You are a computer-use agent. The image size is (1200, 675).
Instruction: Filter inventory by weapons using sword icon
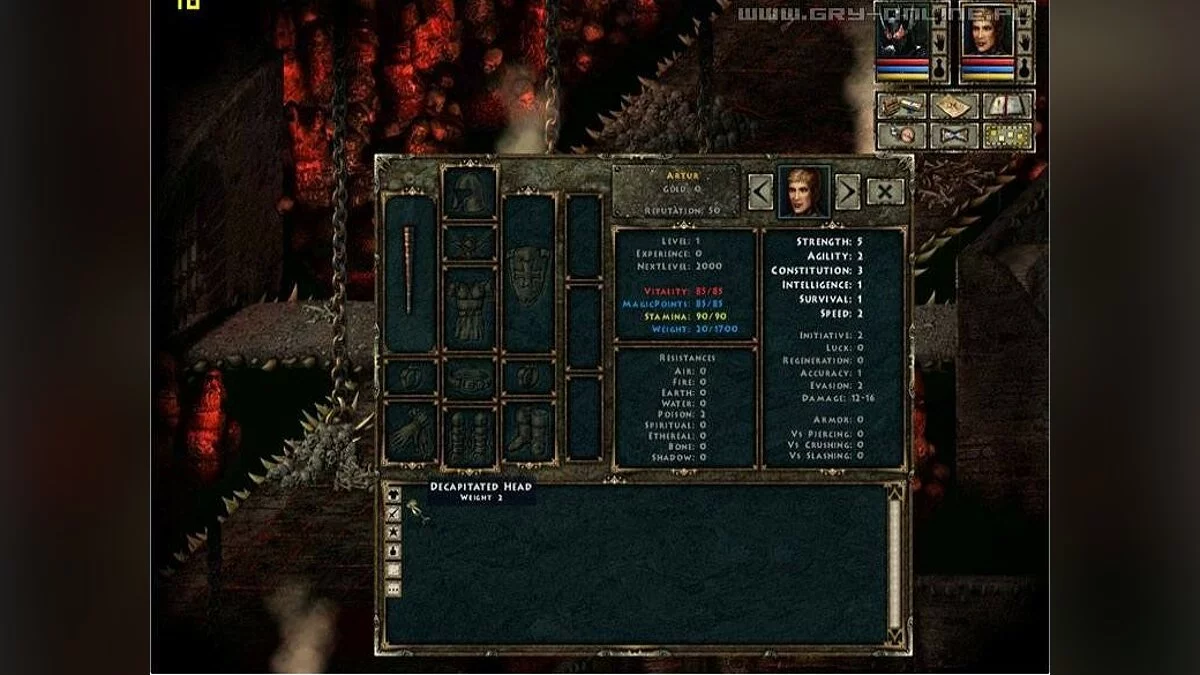click(x=394, y=513)
